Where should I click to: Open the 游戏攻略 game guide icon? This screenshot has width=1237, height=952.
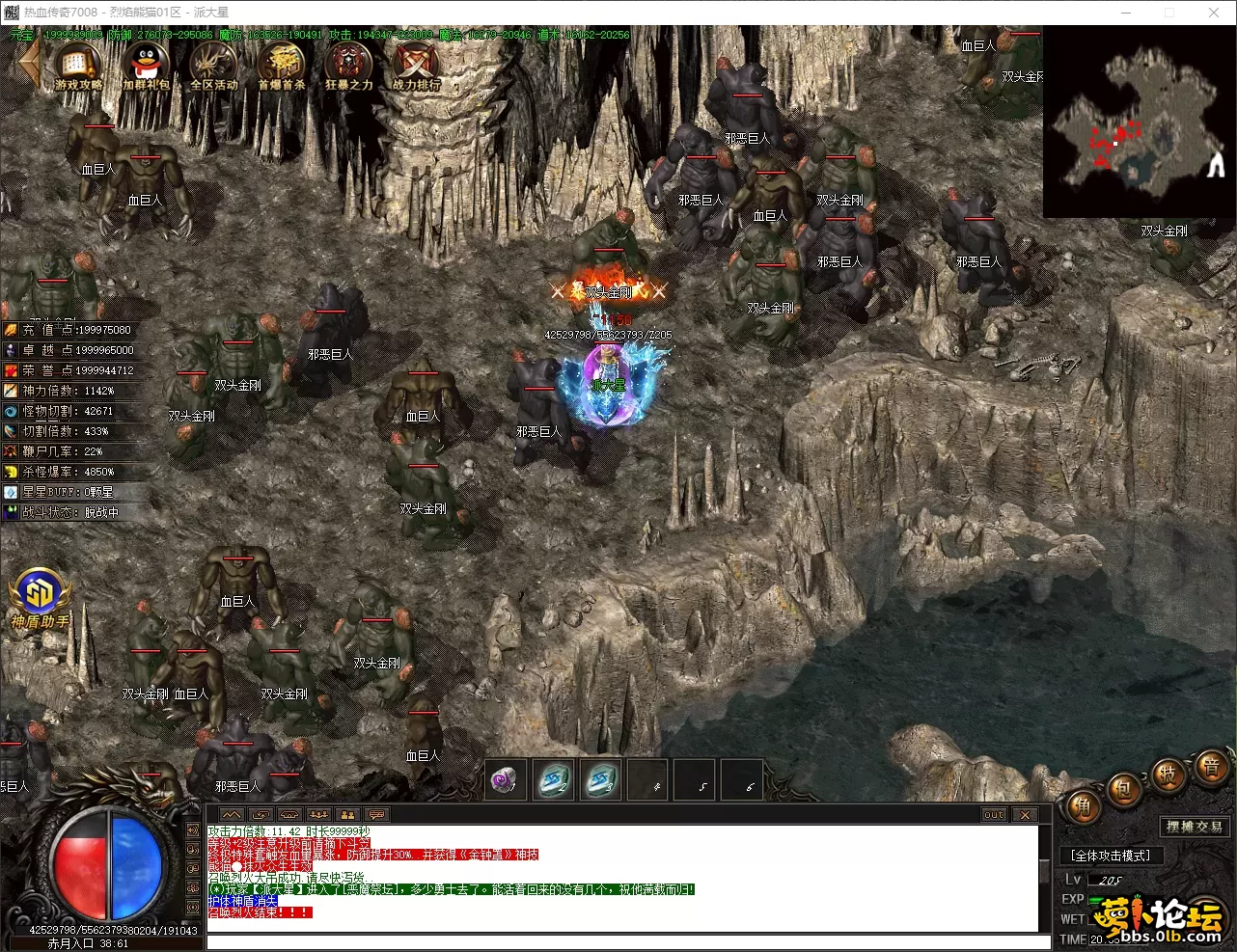point(79,66)
